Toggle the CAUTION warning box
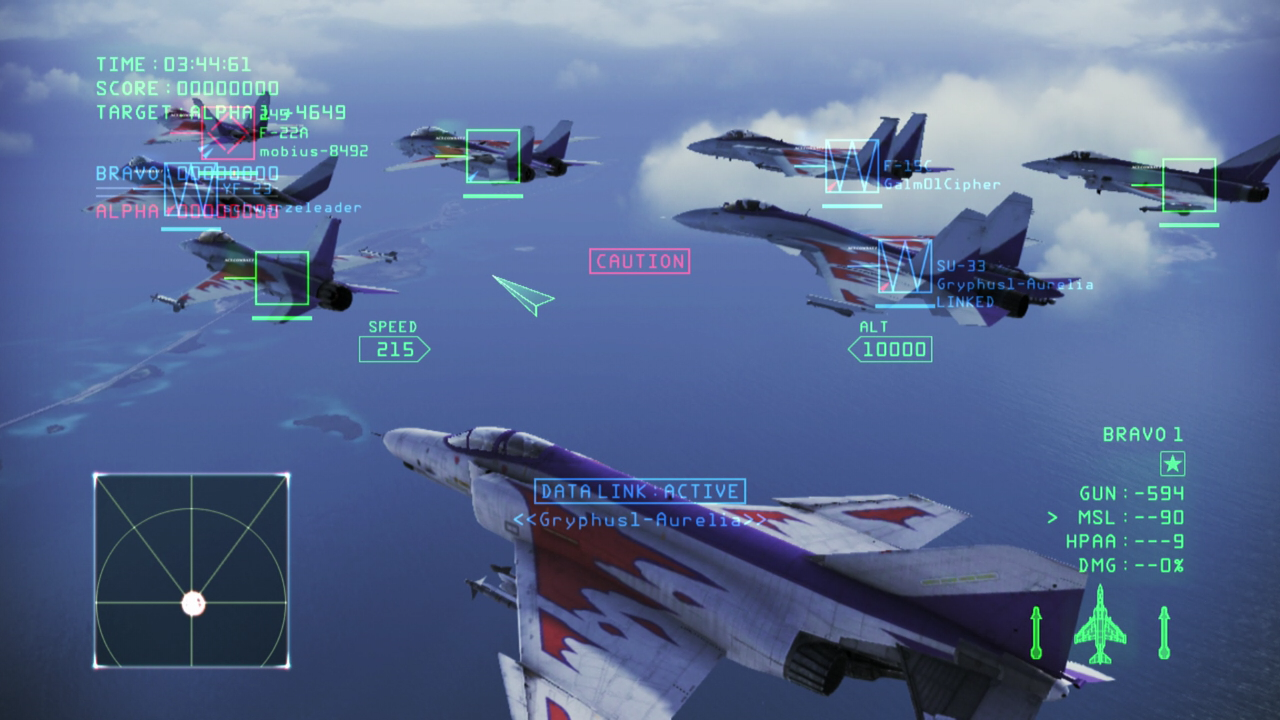This screenshot has height=720, width=1280. pyautogui.click(x=640, y=261)
